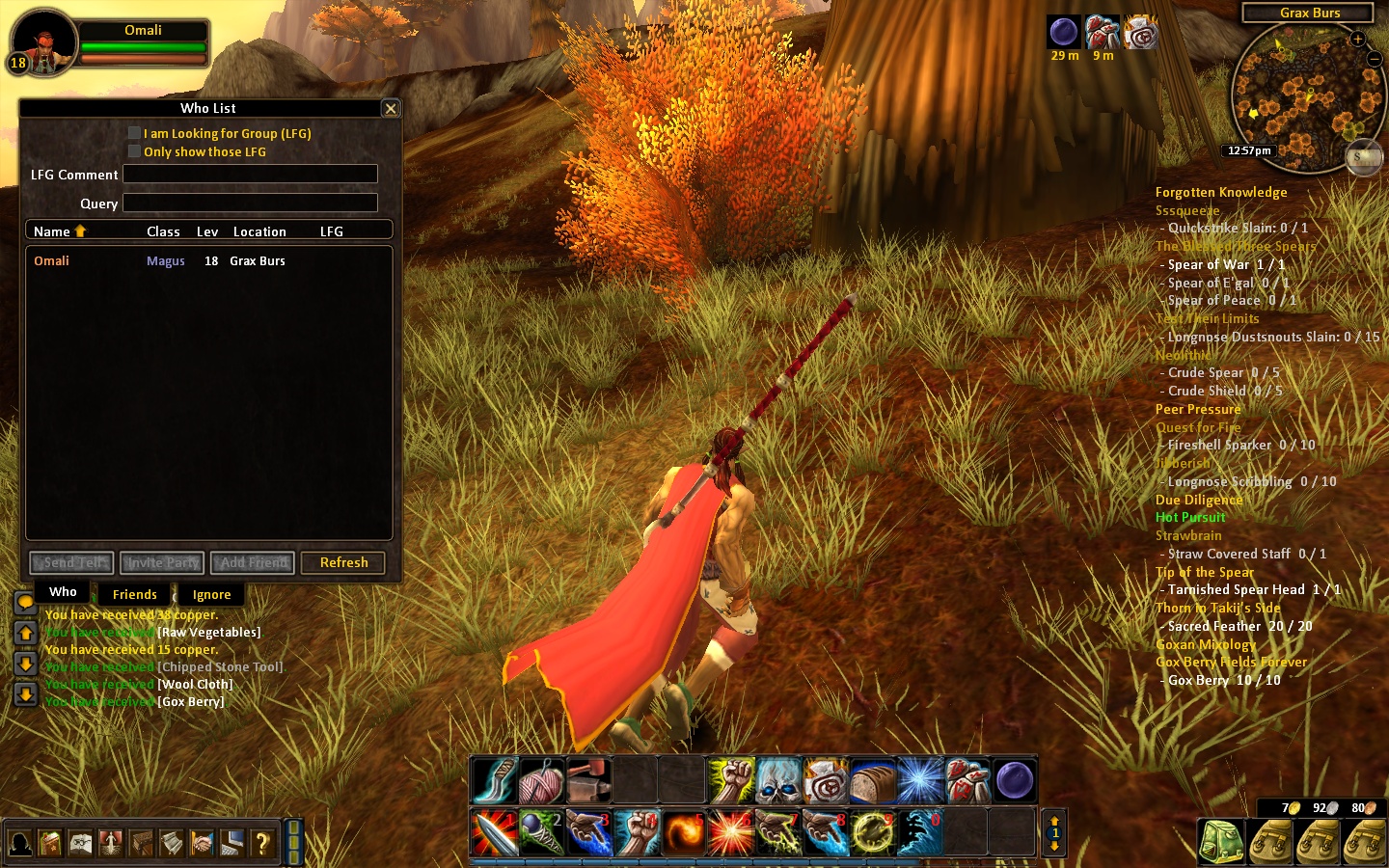Screen dimensions: 1389x868
Task: Cast the fireball spell in slot 5
Action: pyautogui.click(x=683, y=832)
